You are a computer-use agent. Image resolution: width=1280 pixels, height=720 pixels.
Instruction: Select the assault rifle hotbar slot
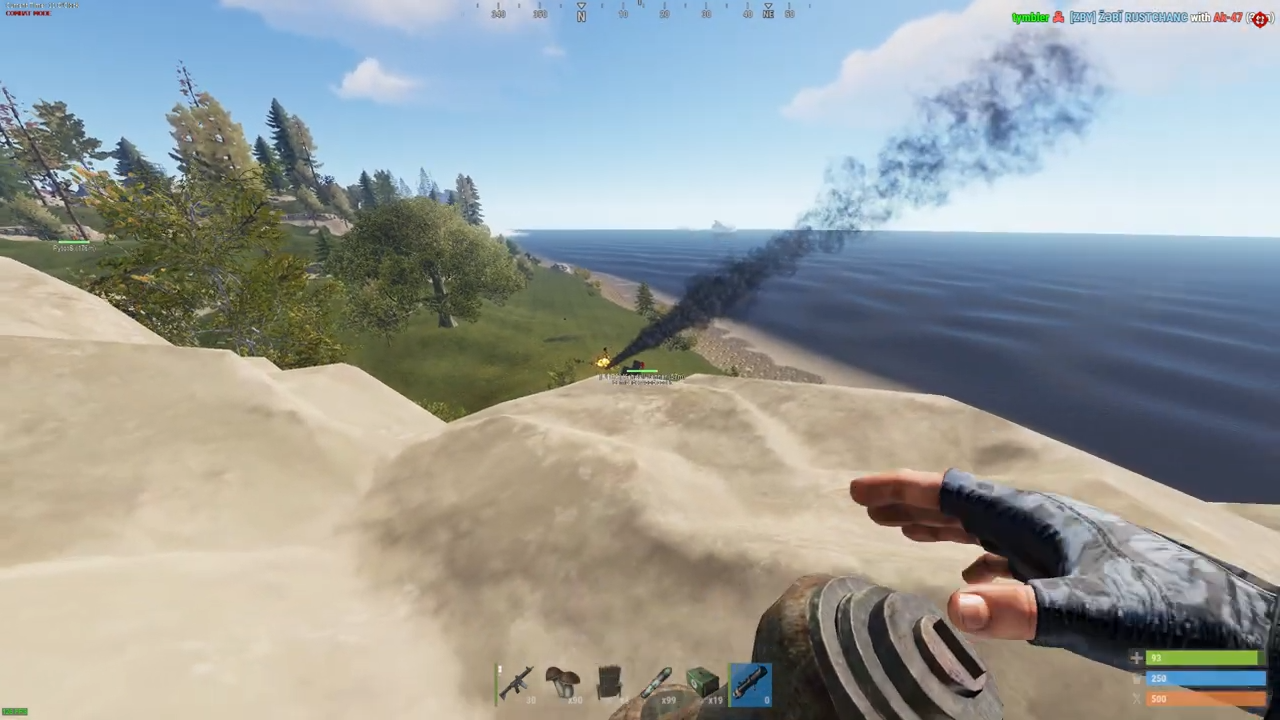pos(517,684)
